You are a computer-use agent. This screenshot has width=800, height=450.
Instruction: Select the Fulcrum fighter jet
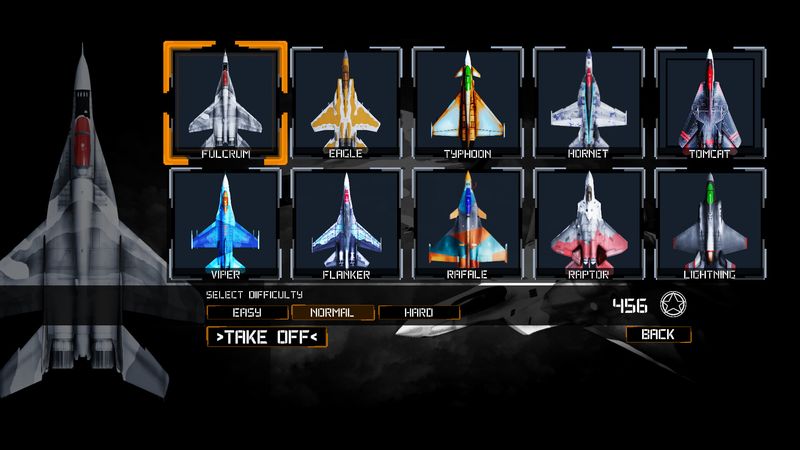coord(225,101)
